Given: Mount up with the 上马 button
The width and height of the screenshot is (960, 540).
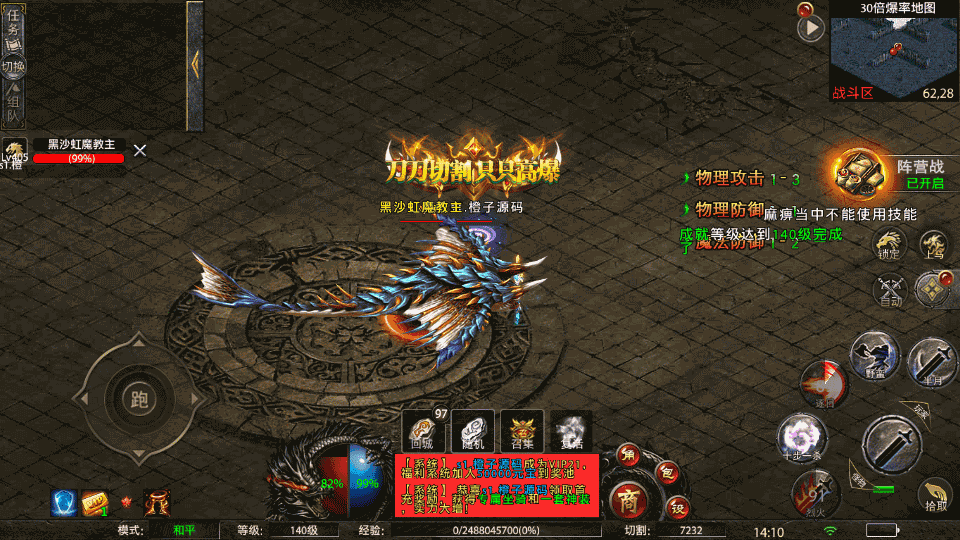Looking at the screenshot, I should click(934, 245).
